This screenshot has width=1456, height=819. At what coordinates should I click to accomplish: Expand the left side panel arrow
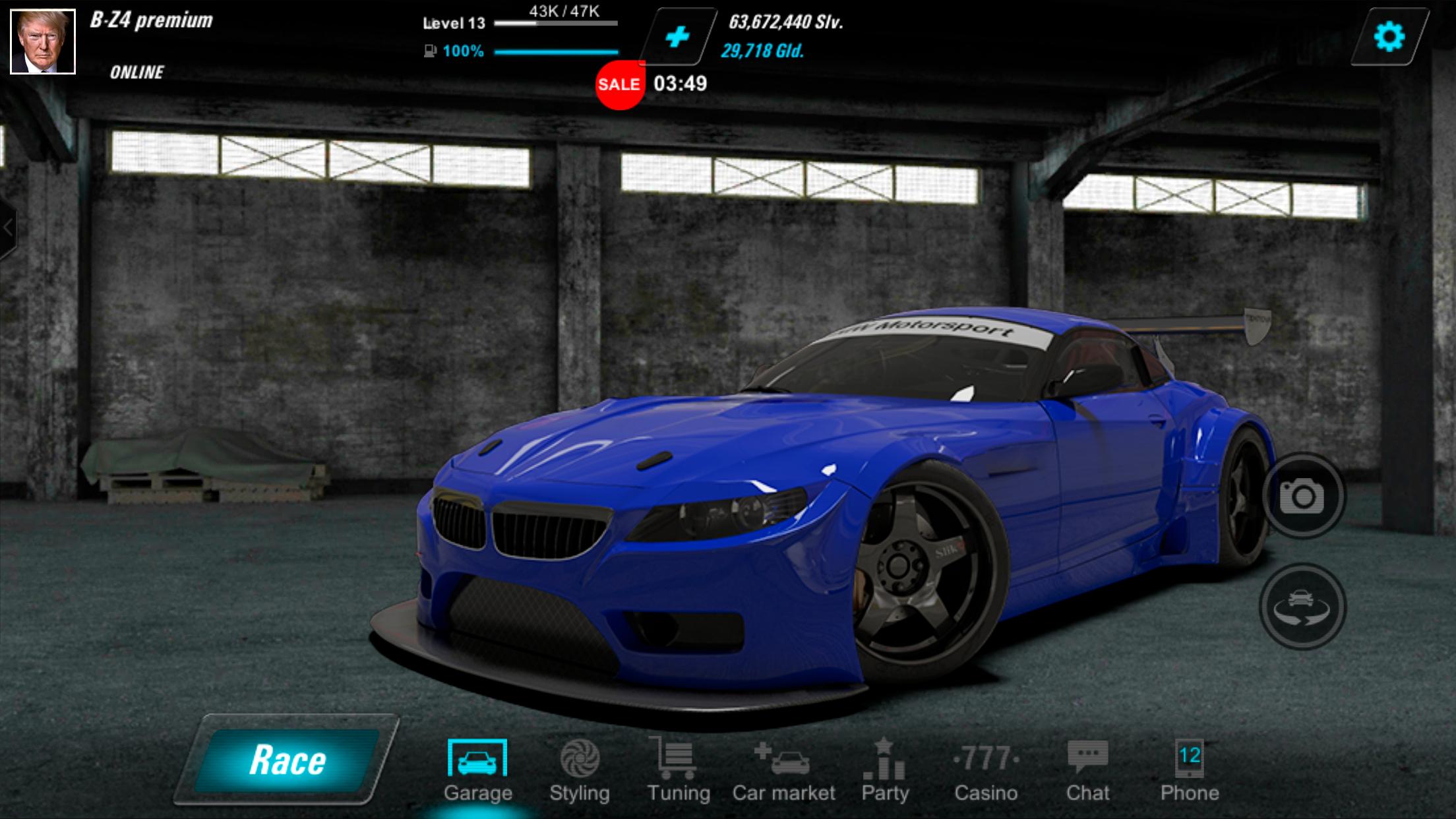coord(7,228)
